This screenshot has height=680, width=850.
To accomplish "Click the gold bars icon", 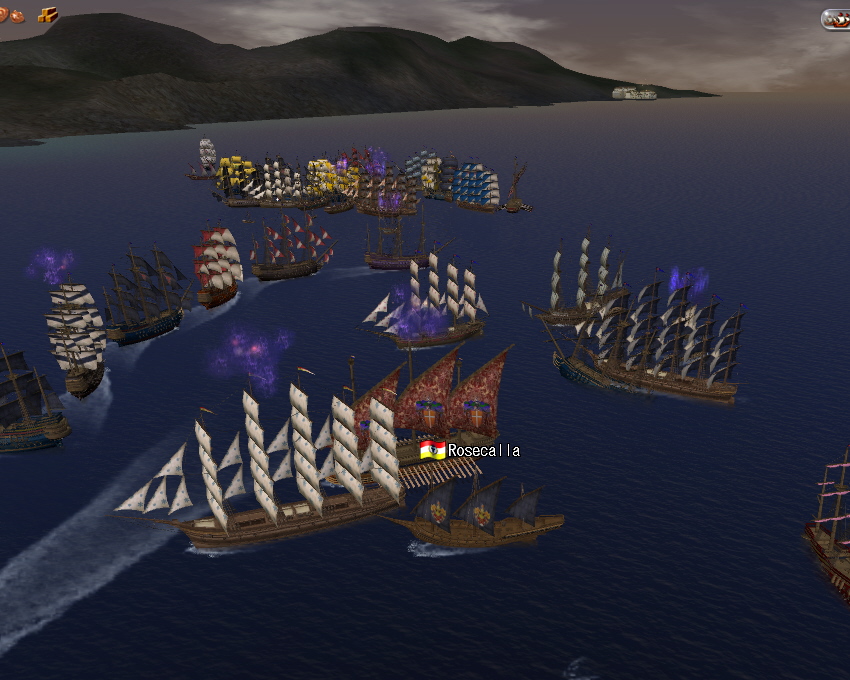I will click(47, 14).
